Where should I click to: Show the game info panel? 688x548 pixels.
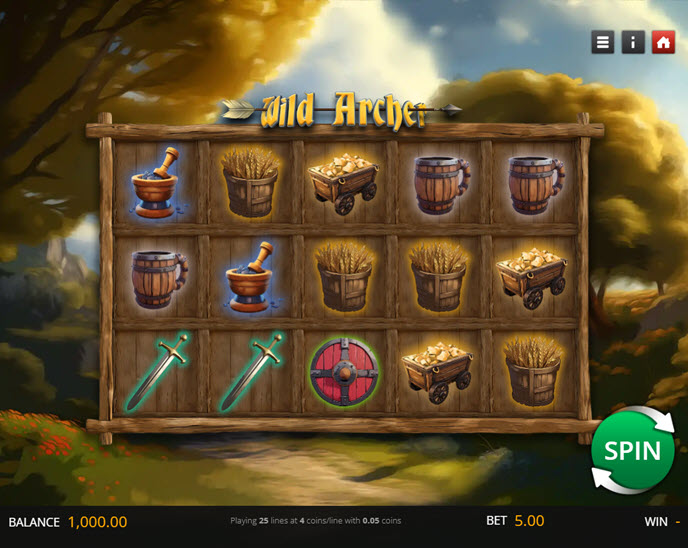(632, 42)
